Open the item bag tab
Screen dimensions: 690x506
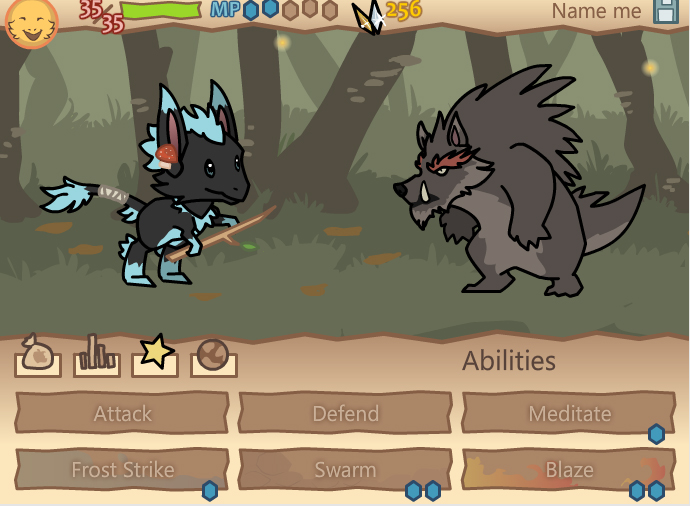click(38, 356)
